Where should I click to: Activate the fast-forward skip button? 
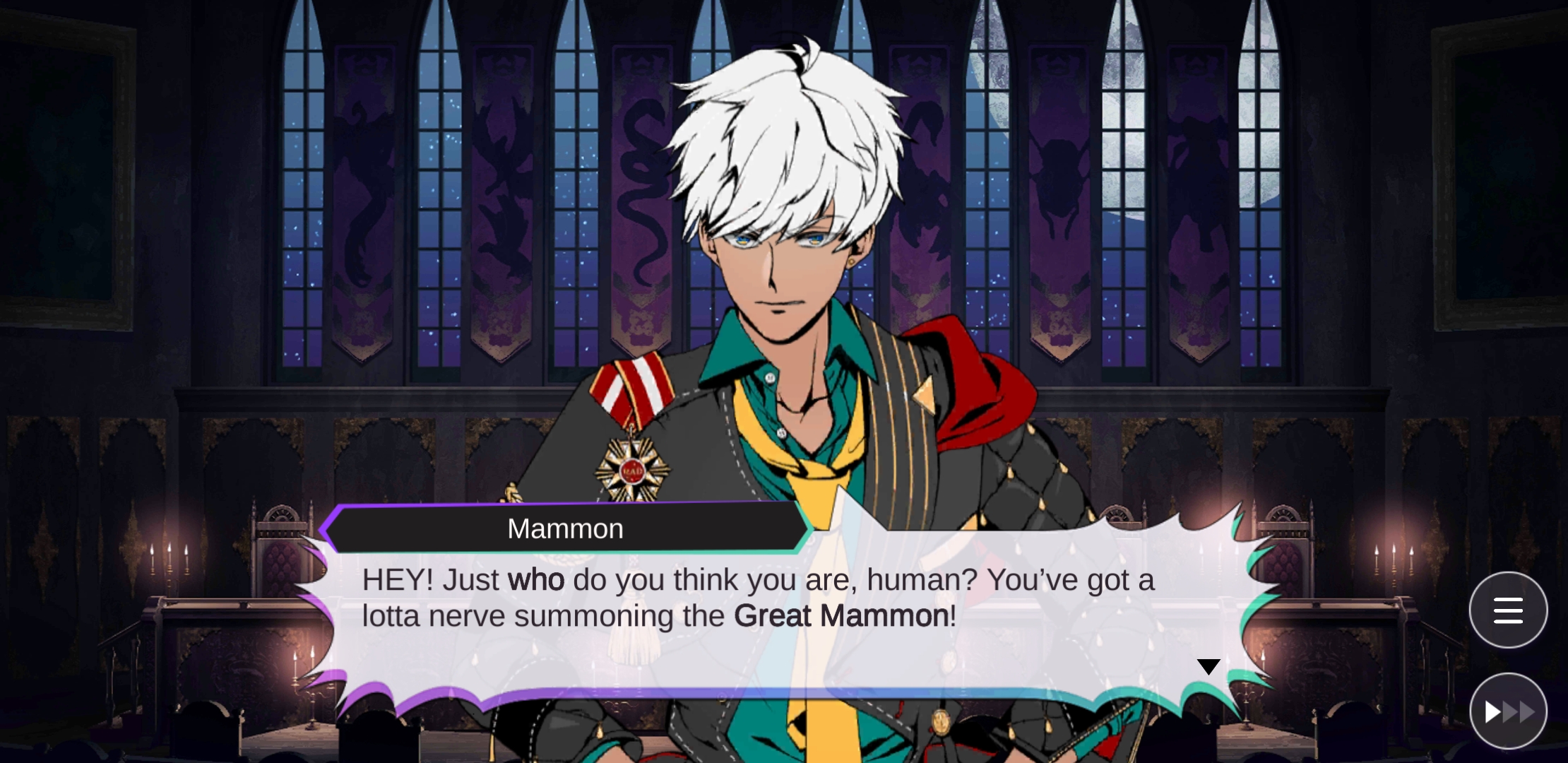coord(1508,711)
